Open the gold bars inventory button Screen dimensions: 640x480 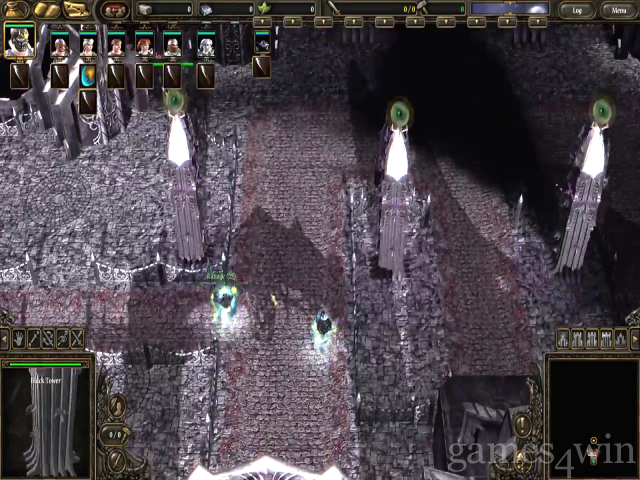(46, 10)
